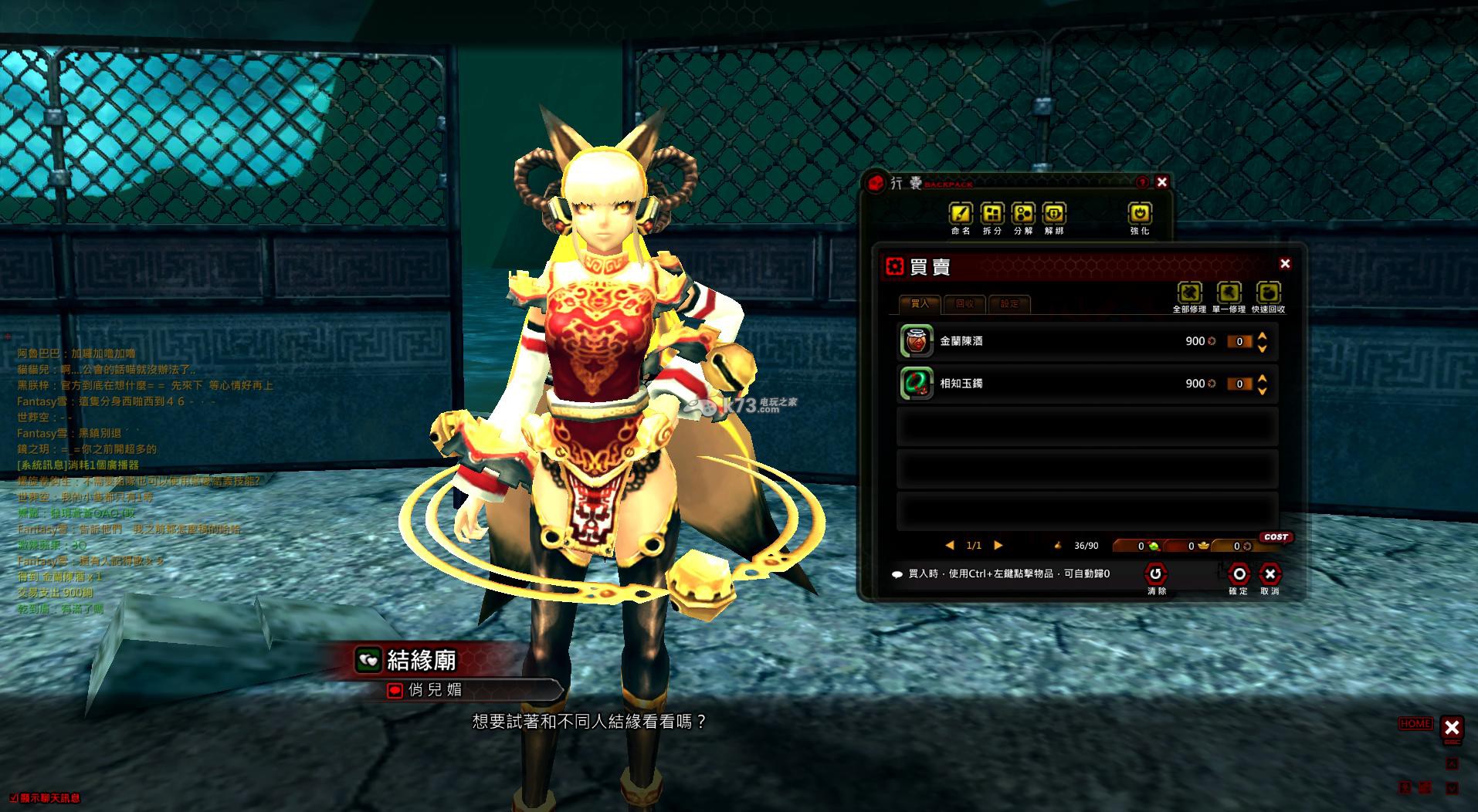The width and height of the screenshot is (1478, 812).
Task: Confirm the purchase with 確定
Action: (1239, 574)
